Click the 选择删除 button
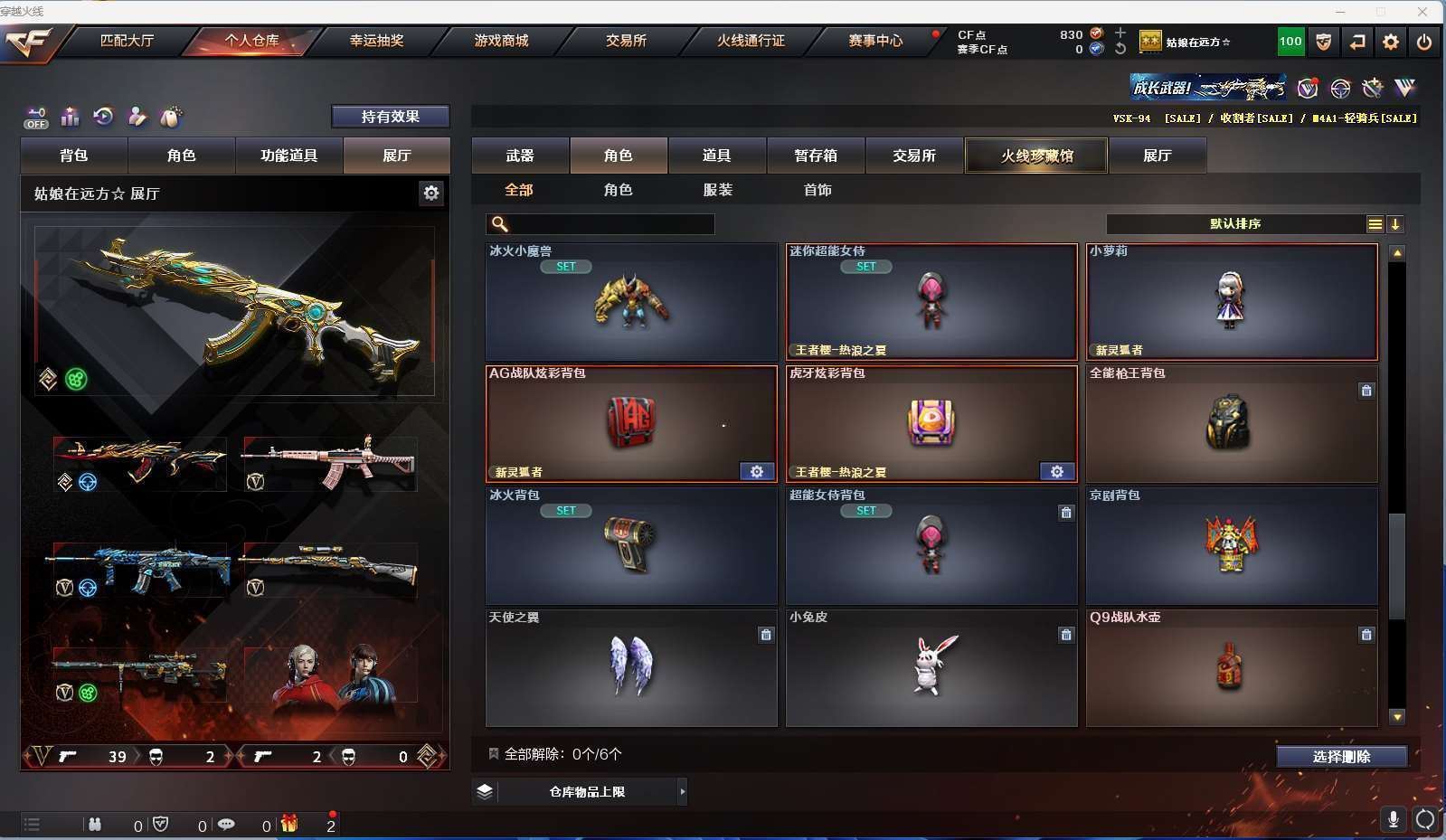The image size is (1446, 840). pos(1341,757)
